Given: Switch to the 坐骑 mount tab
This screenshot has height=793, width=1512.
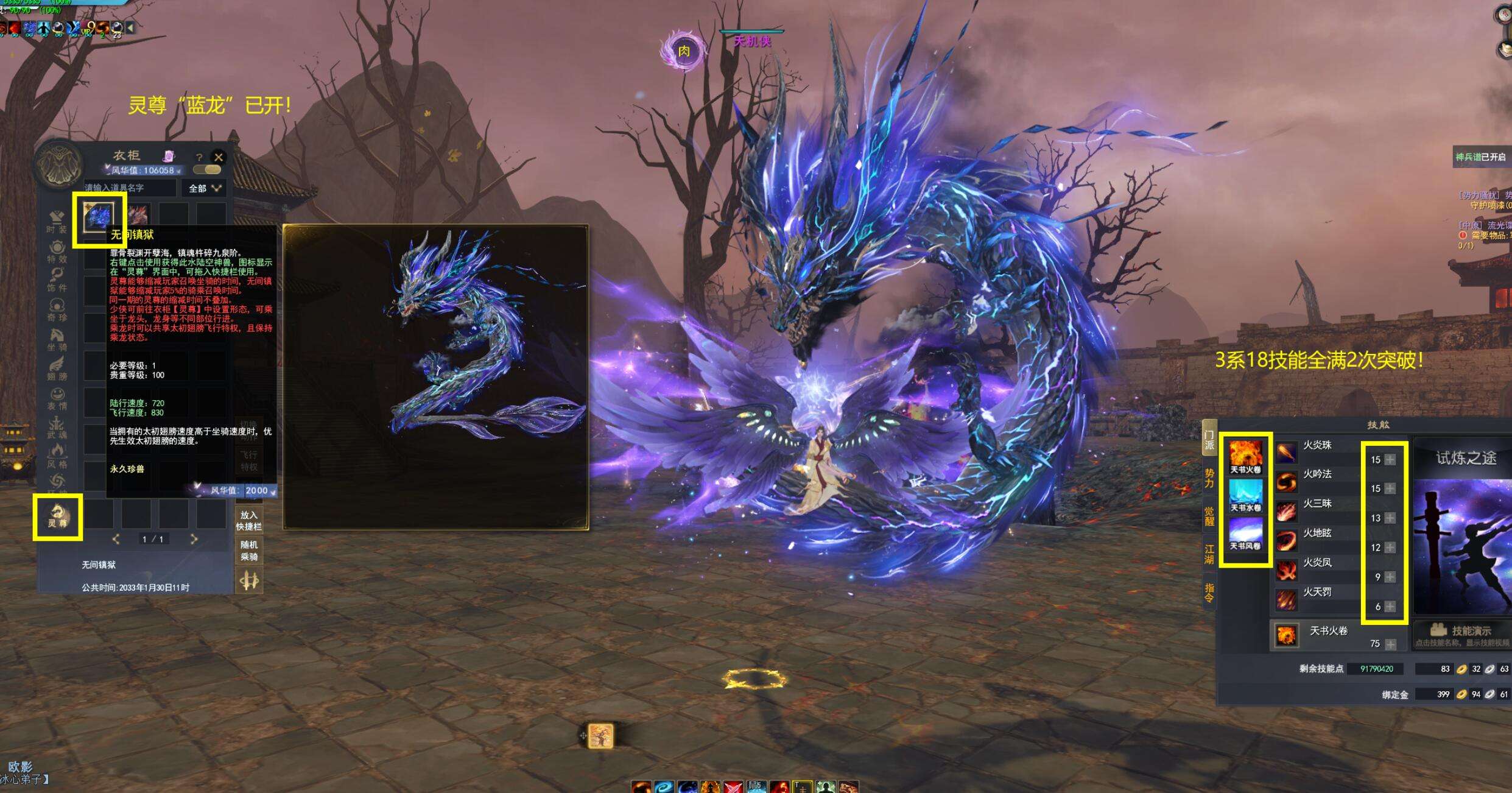Looking at the screenshot, I should pos(57,339).
